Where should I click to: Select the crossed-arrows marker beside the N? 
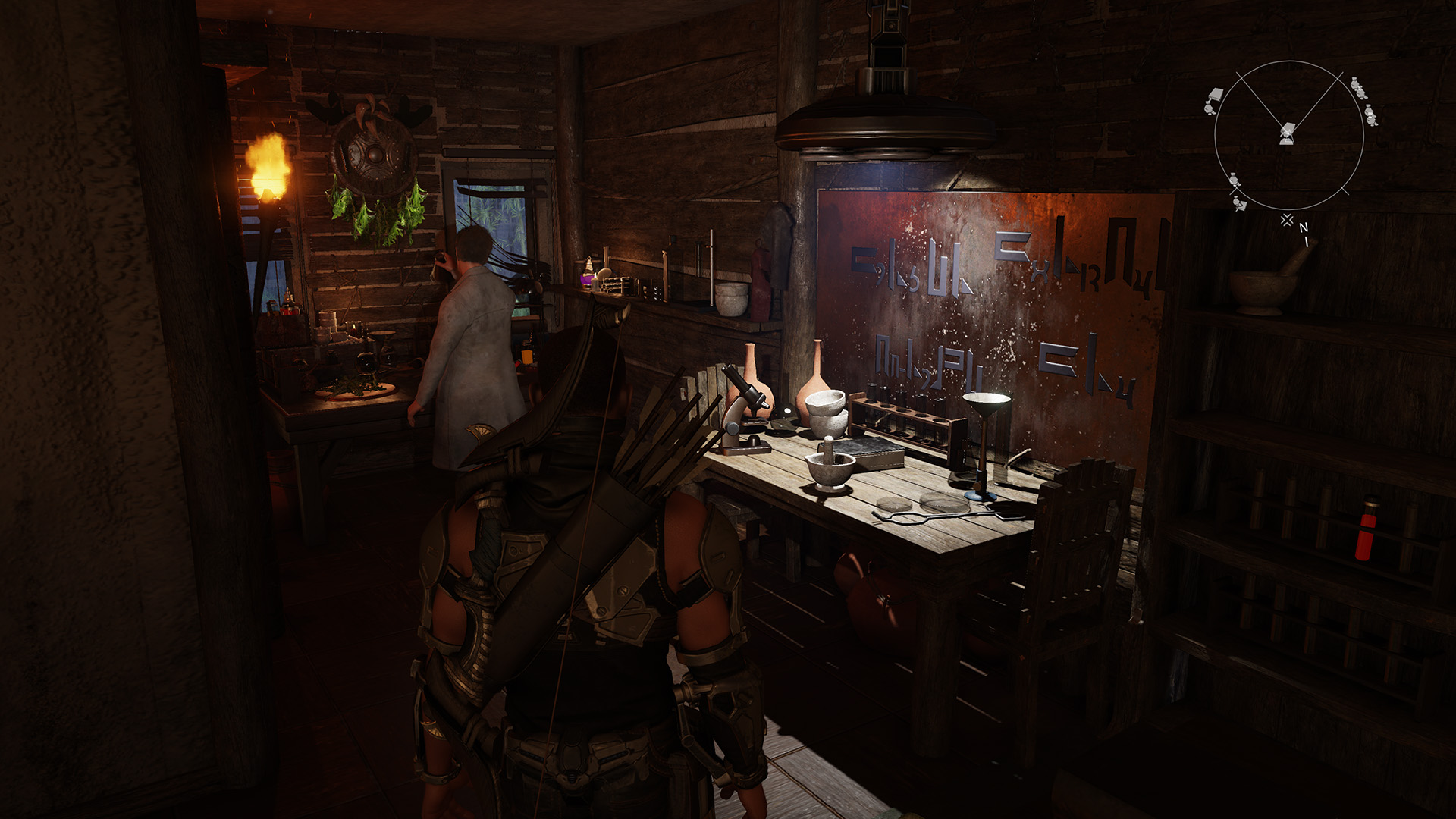(1287, 220)
